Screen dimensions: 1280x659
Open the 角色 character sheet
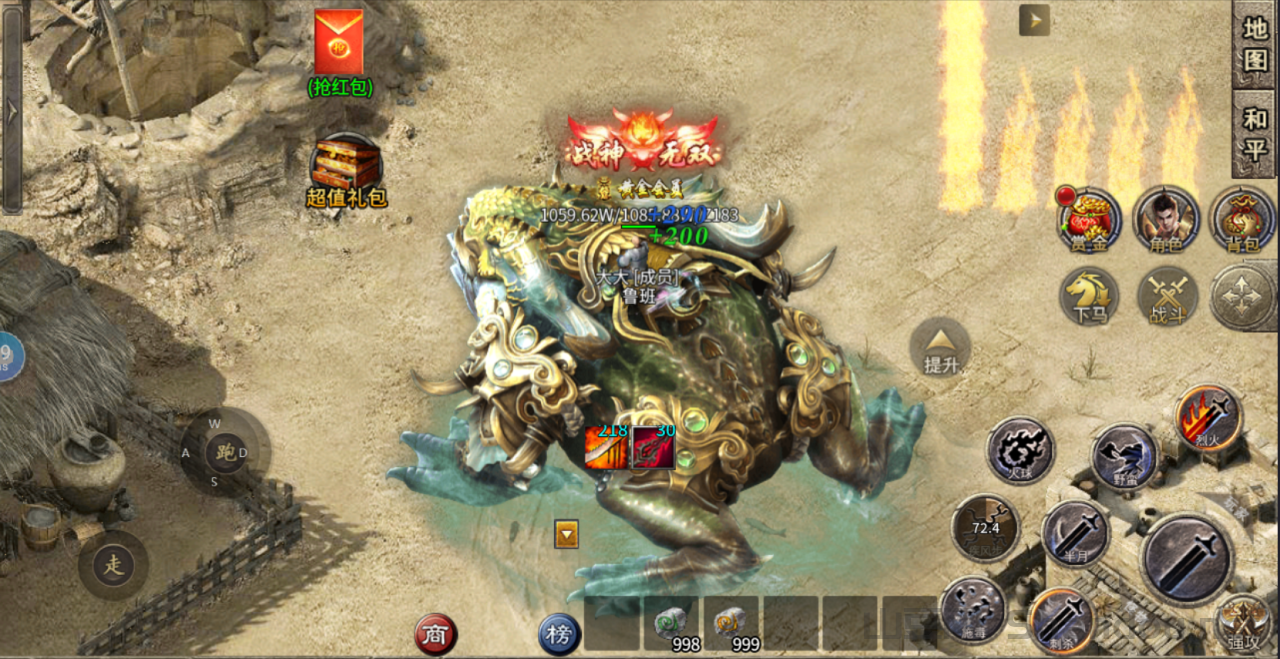[x=1166, y=219]
